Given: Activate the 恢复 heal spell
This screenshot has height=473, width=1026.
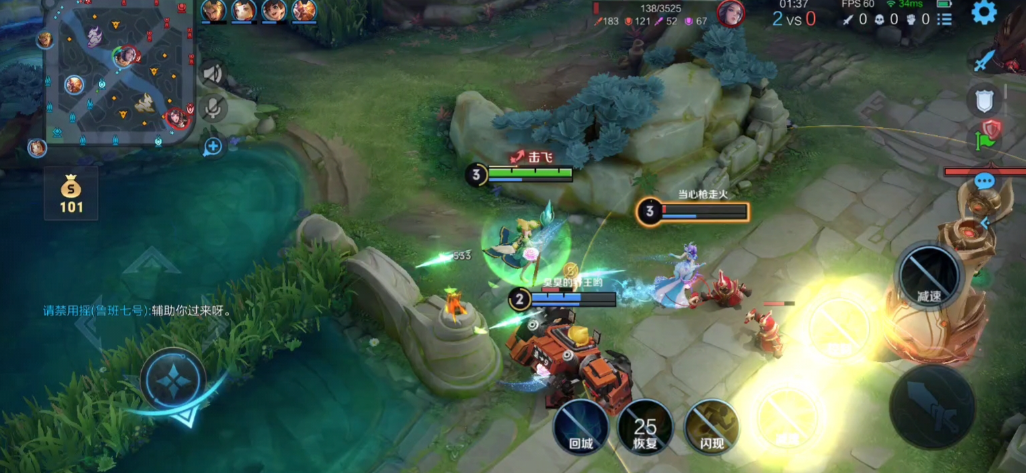Looking at the screenshot, I should coord(645,426).
